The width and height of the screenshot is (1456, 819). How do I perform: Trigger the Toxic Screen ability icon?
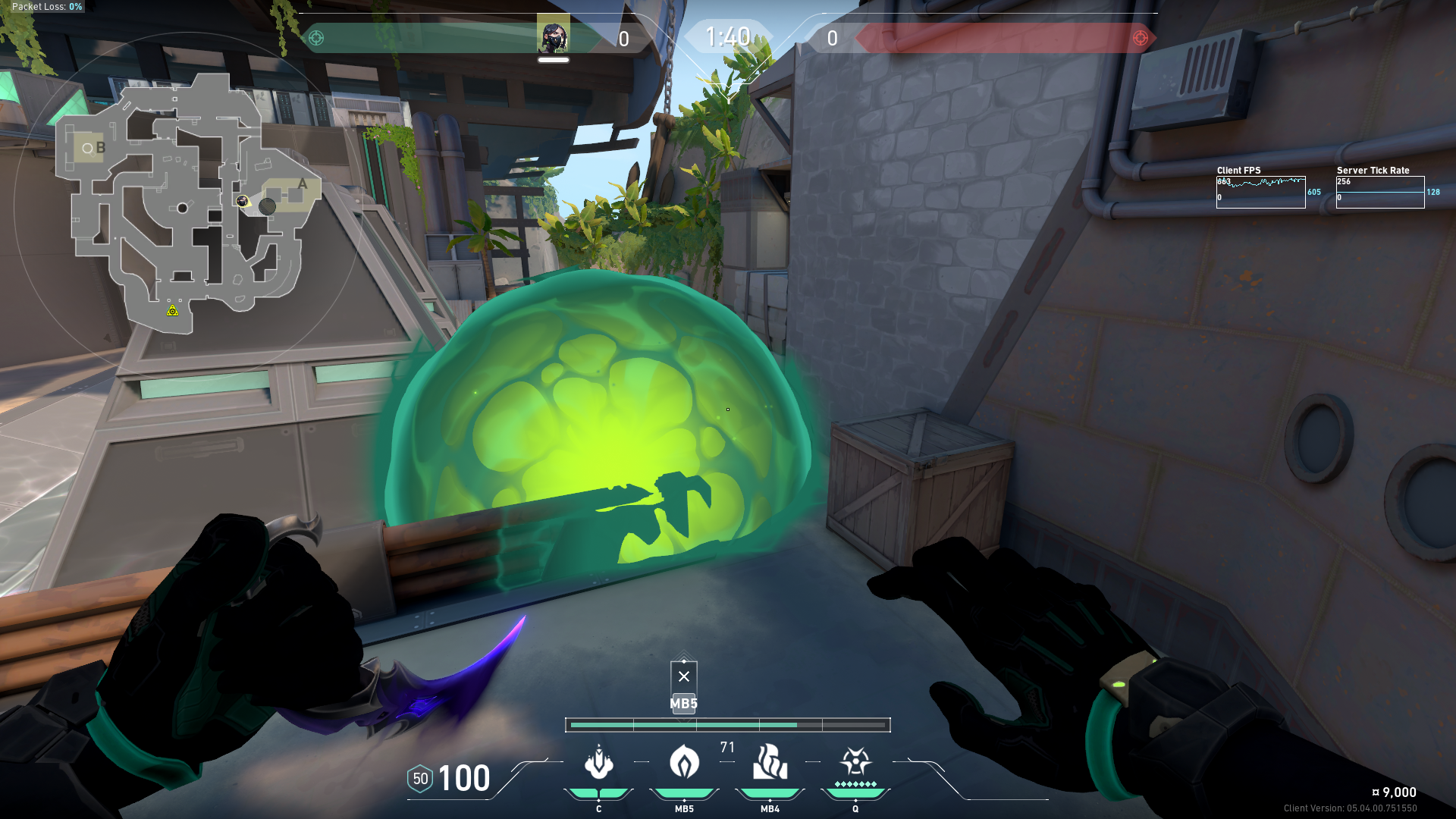pyautogui.click(x=770, y=763)
